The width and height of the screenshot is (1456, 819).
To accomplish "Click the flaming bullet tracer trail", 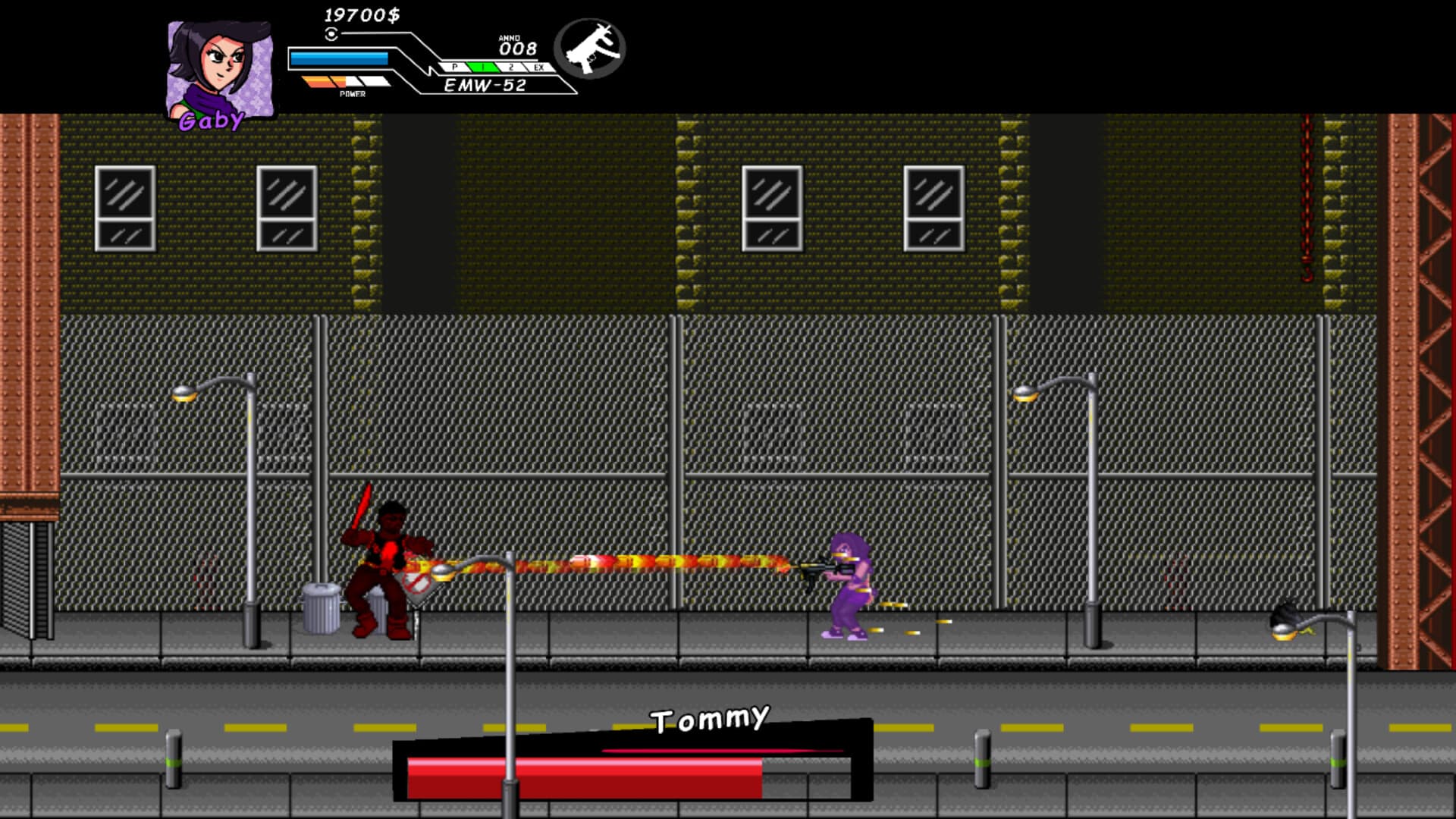I will coord(645,565).
